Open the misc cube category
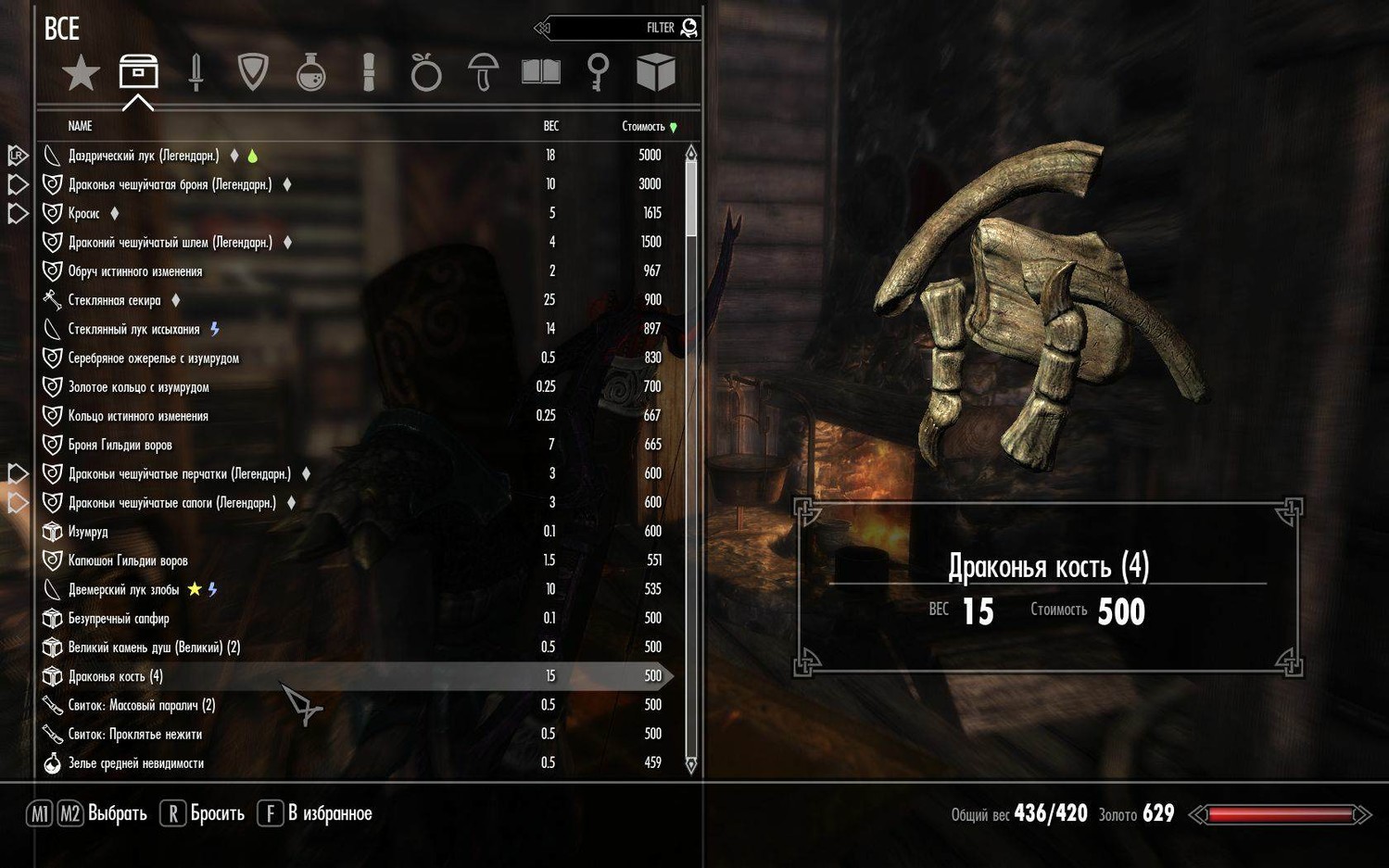This screenshot has height=868, width=1389. tap(655, 73)
